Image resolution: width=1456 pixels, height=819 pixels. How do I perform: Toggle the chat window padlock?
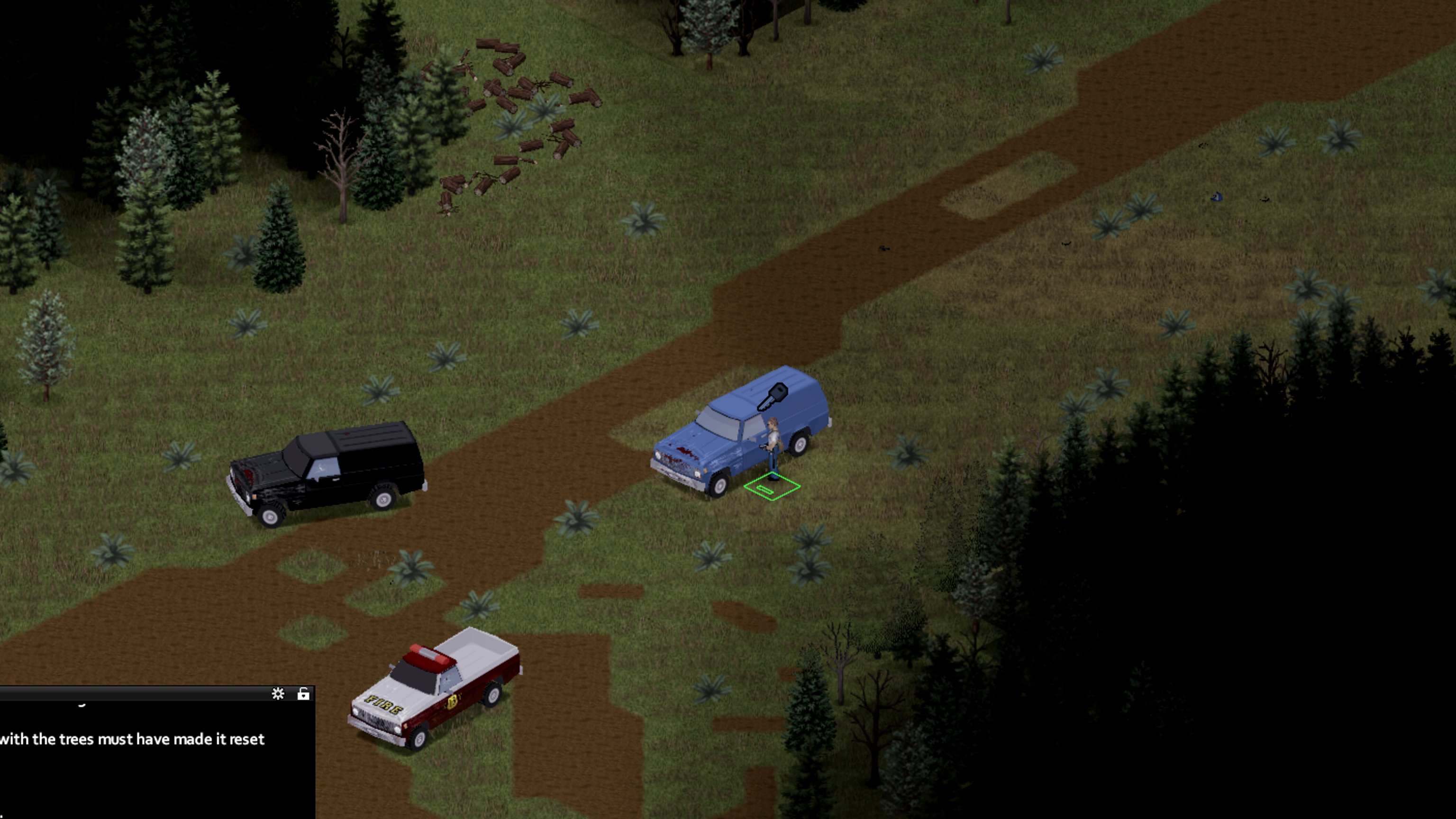tap(303, 693)
